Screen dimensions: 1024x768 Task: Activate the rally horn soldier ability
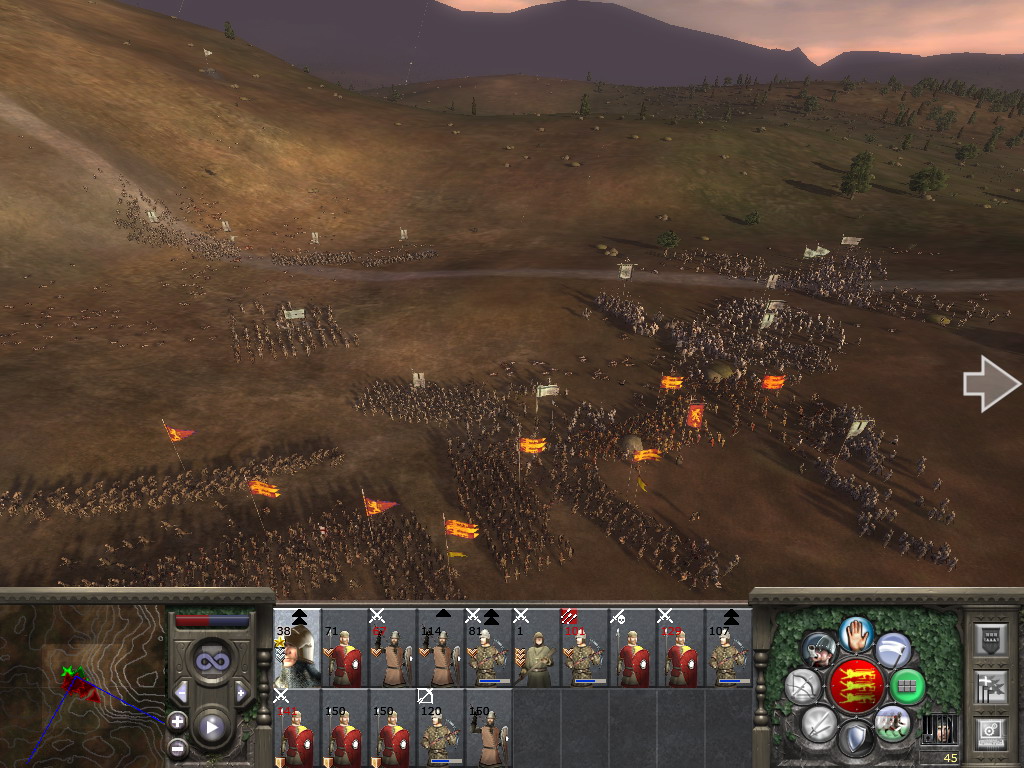(819, 650)
